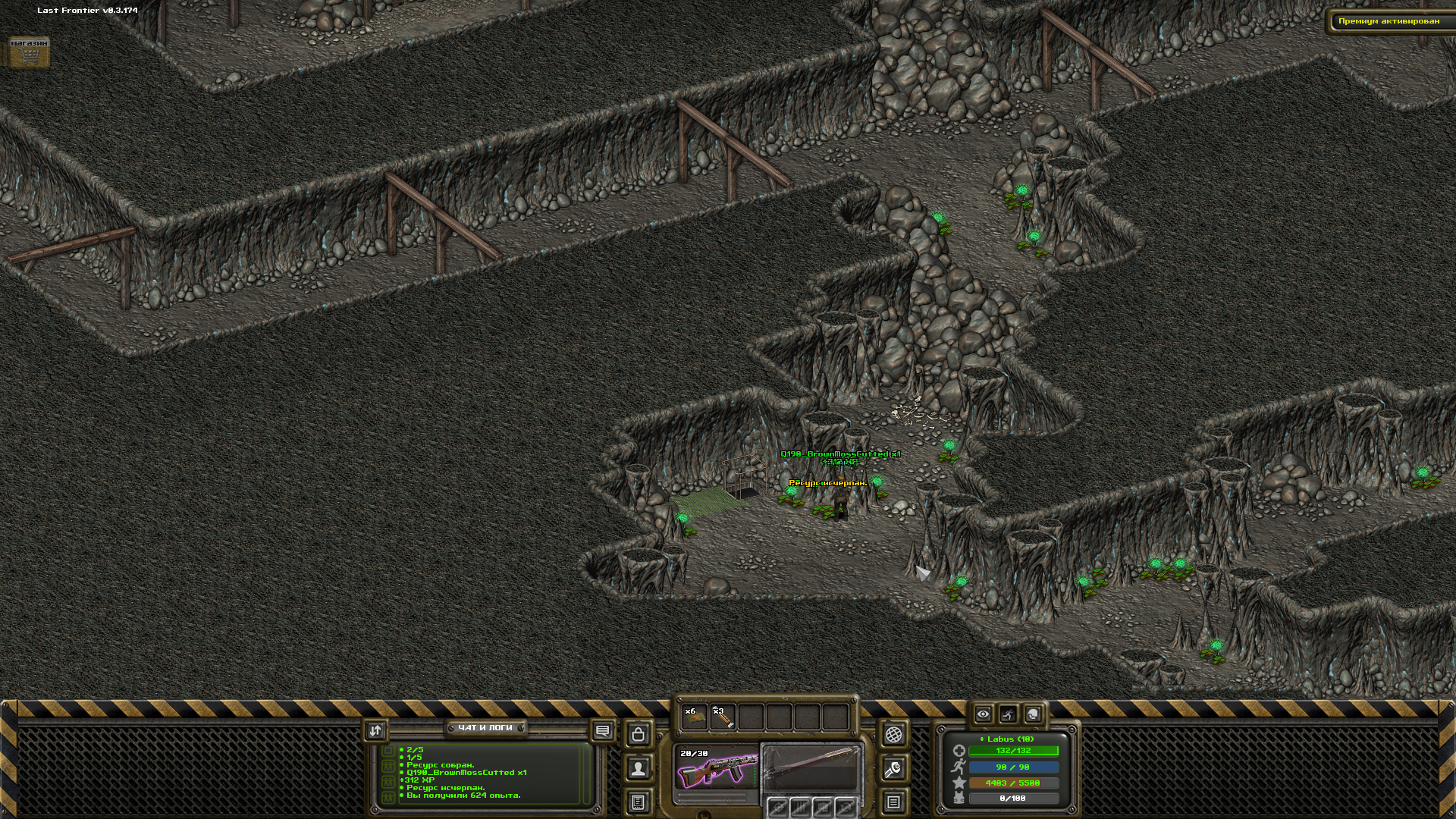Open the character profile silhouette button

(639, 769)
